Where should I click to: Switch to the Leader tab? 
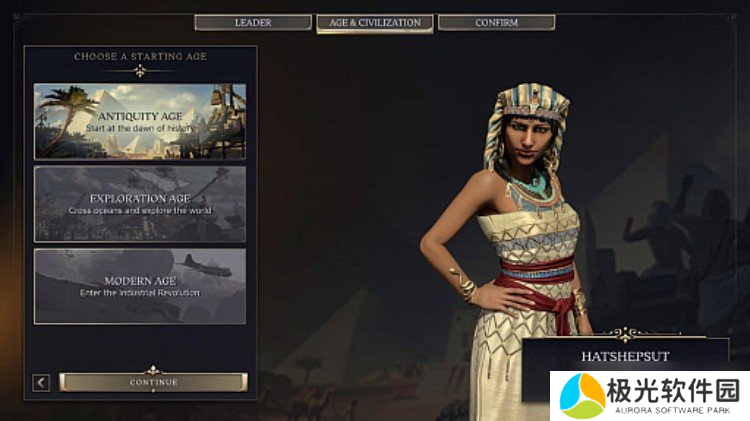point(253,22)
